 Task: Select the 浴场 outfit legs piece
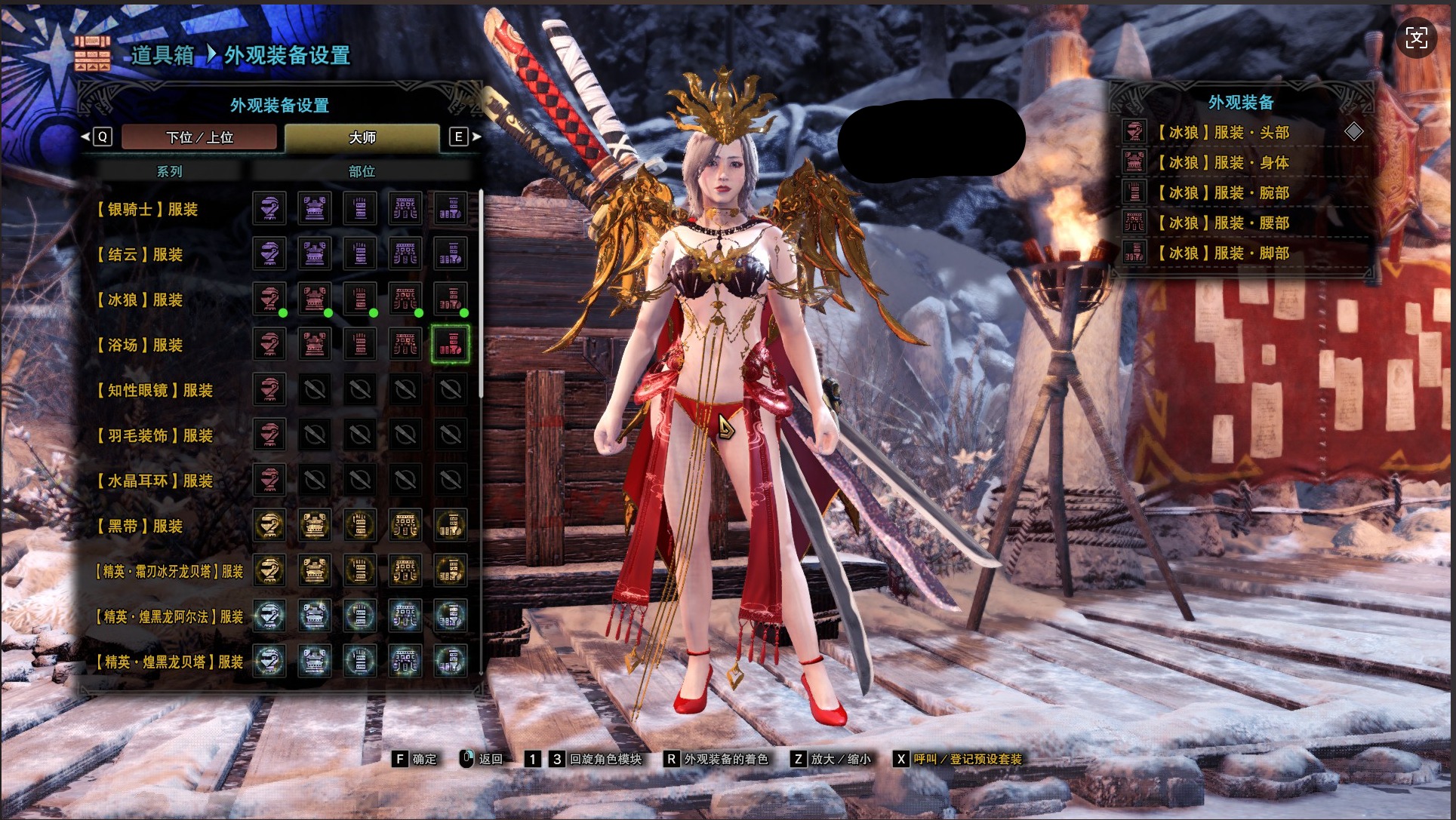[x=451, y=345]
